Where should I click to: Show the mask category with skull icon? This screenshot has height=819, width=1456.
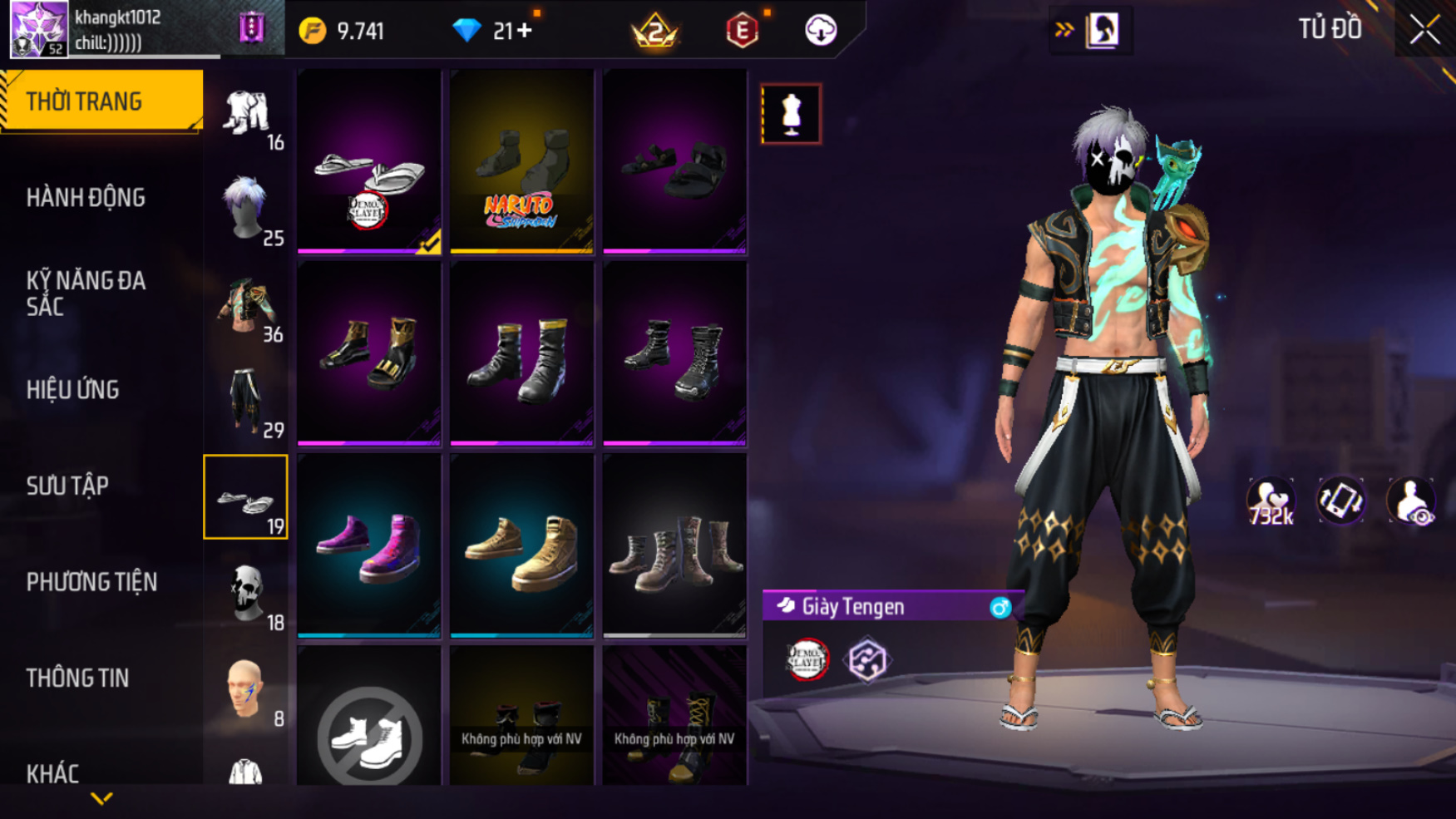click(246, 592)
